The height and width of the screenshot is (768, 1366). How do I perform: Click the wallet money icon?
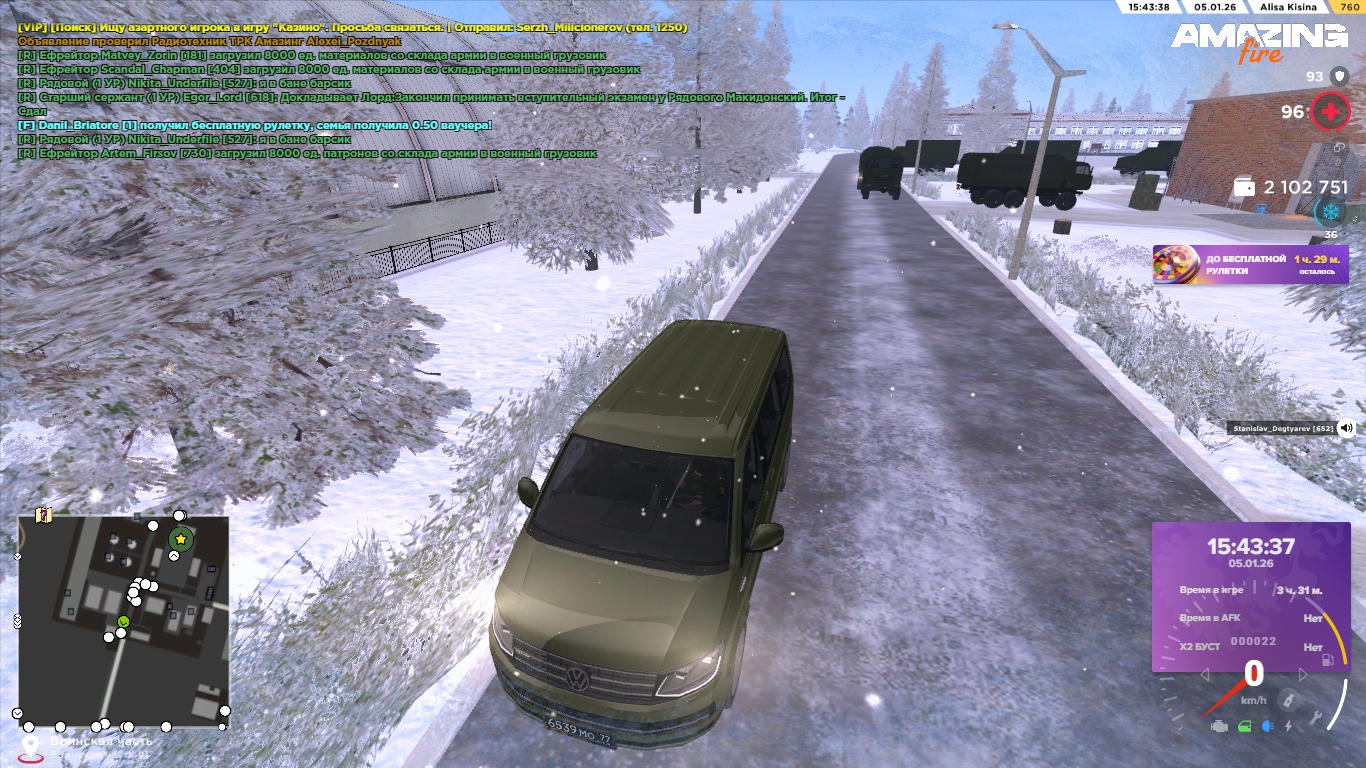pos(1245,187)
